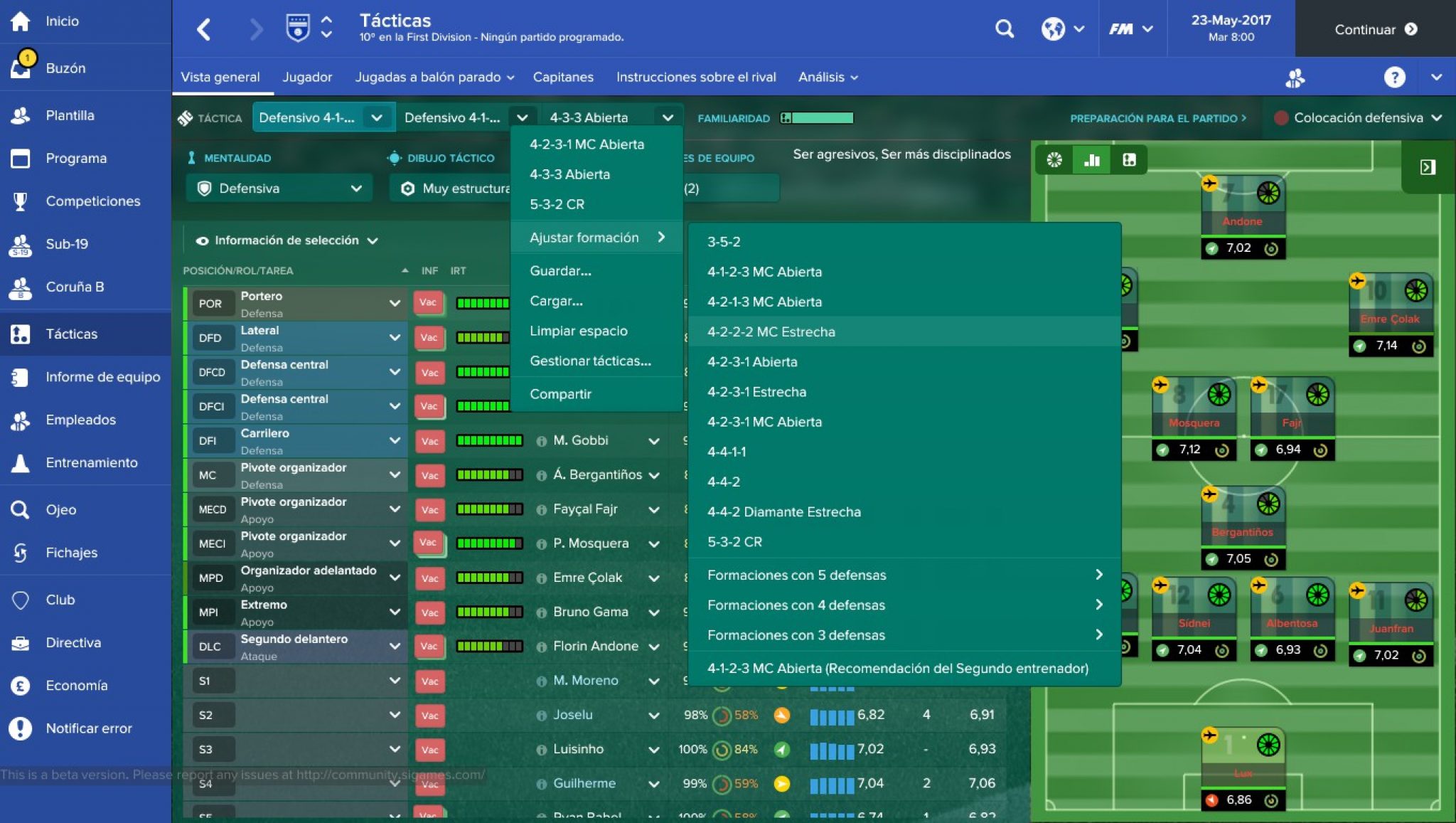
Task: Open the help question mark icon
Action: click(1395, 77)
